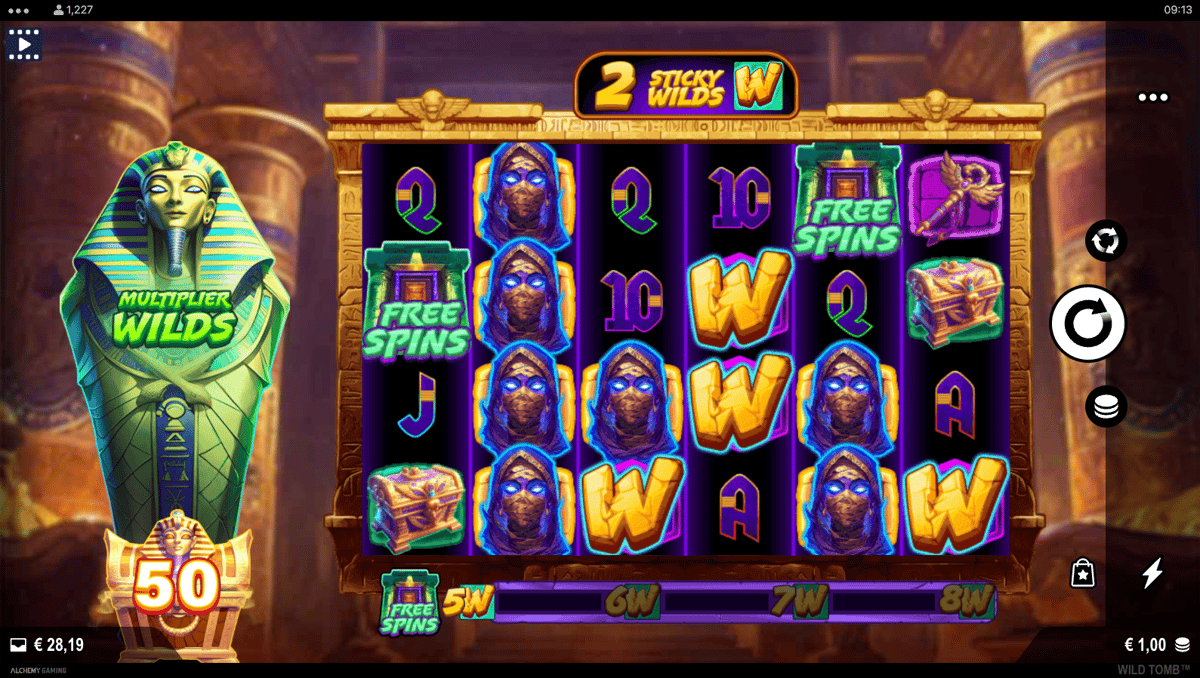The width and height of the screenshot is (1200, 678).
Task: Open the balance wallet display
Action: [47, 645]
